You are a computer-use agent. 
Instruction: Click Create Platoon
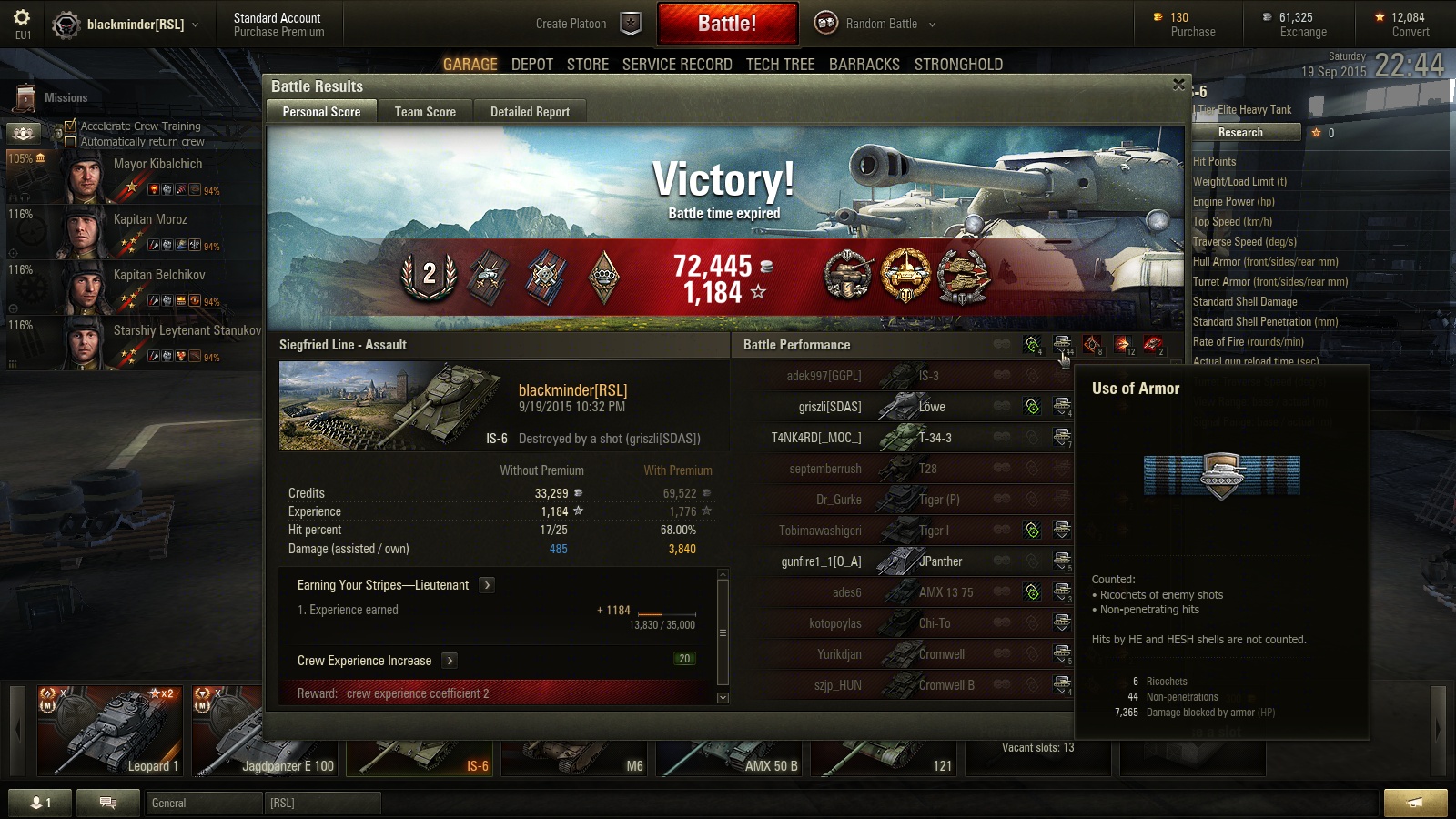pyautogui.click(x=571, y=24)
